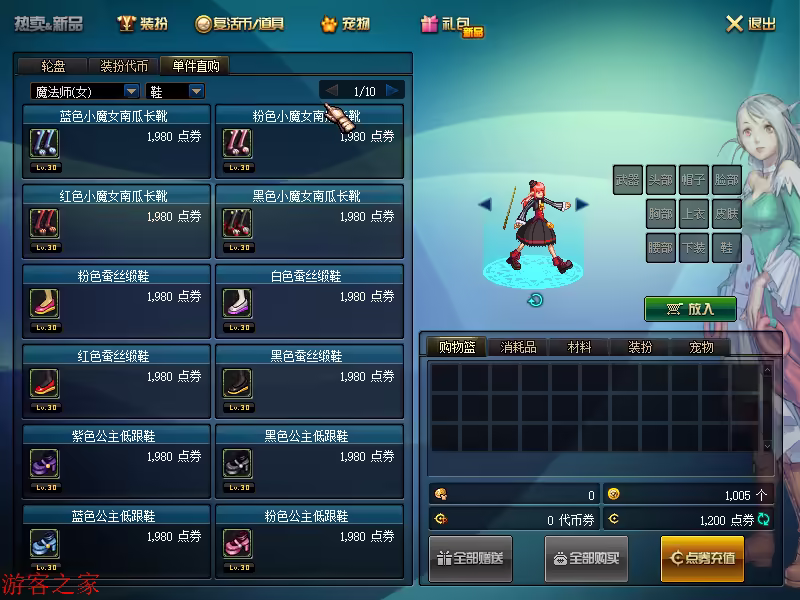Switch to the 装扮代币 tab
Viewport: 800px width, 600px height.
124,66
